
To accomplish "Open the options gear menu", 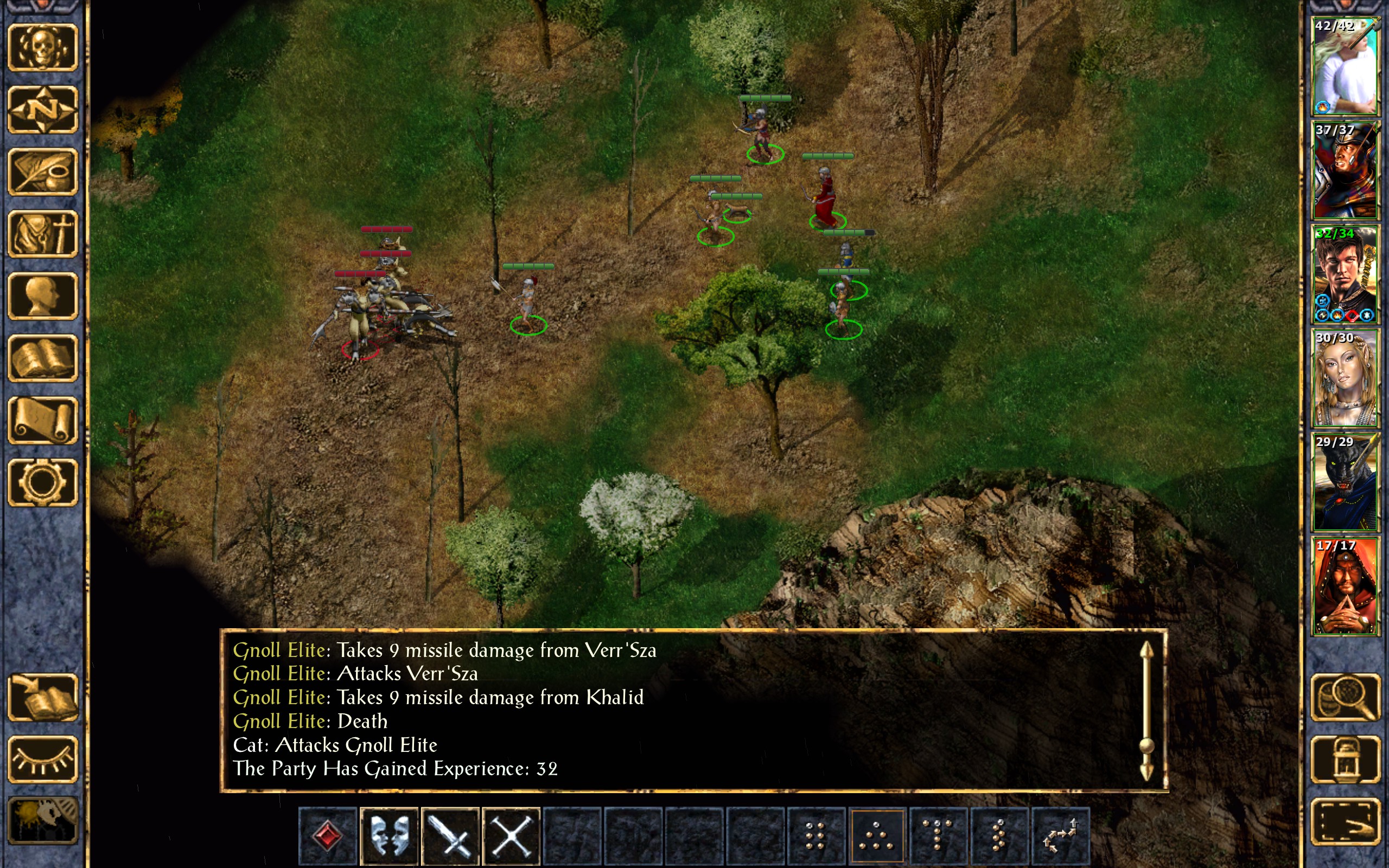I will click(42, 482).
